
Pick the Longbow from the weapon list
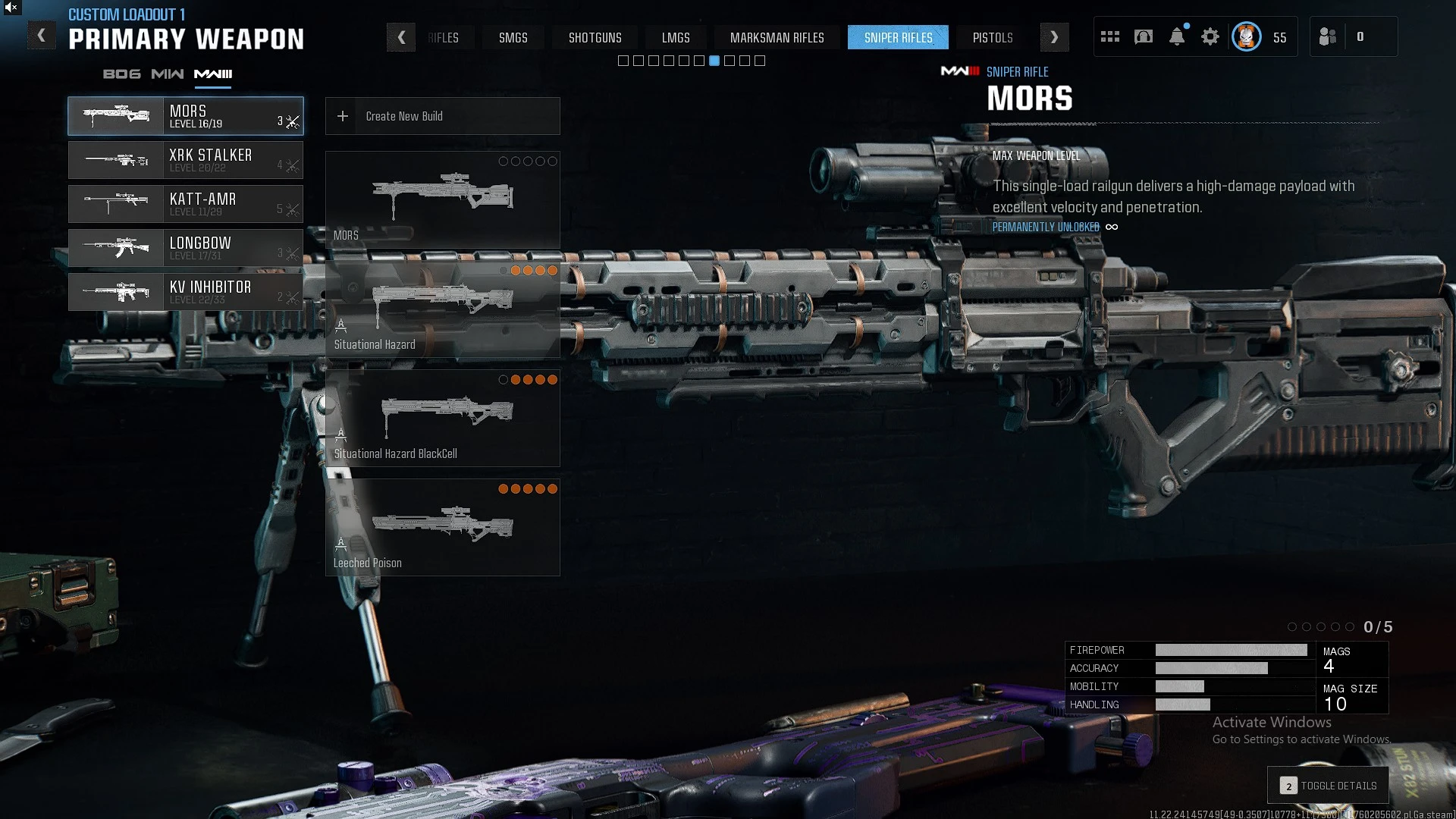186,248
